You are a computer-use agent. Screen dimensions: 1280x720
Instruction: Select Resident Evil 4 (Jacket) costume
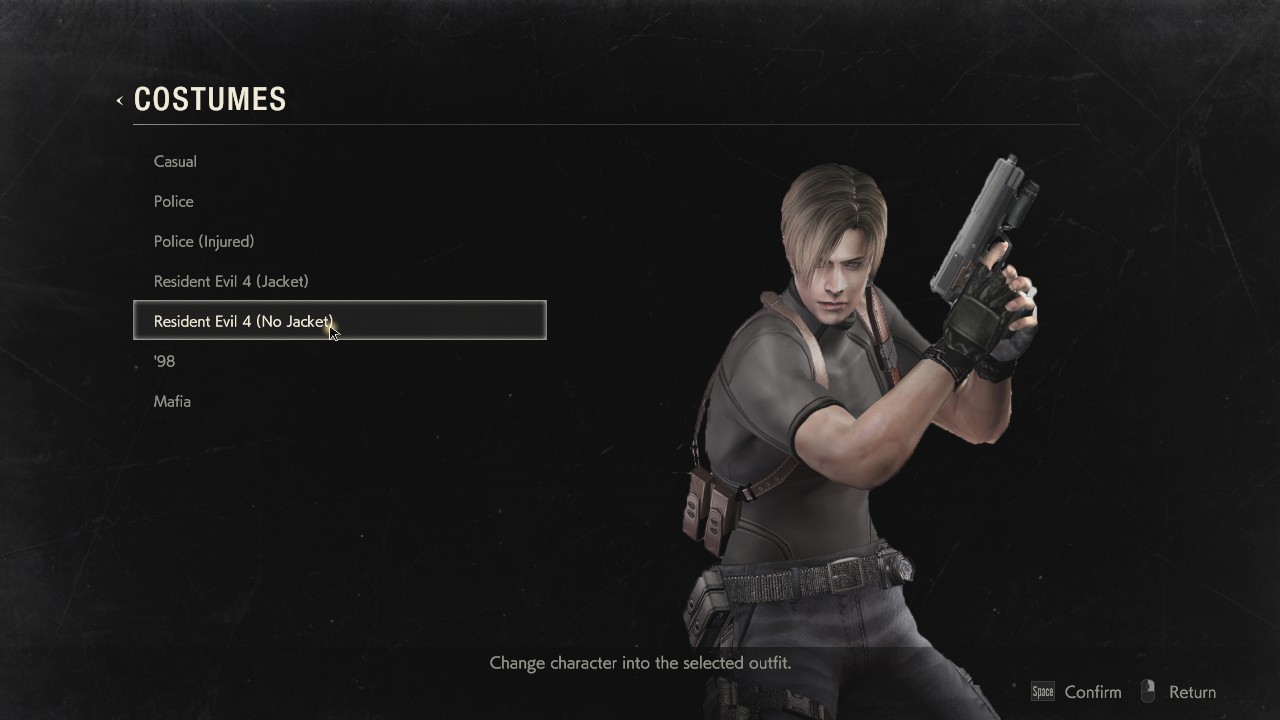231,281
